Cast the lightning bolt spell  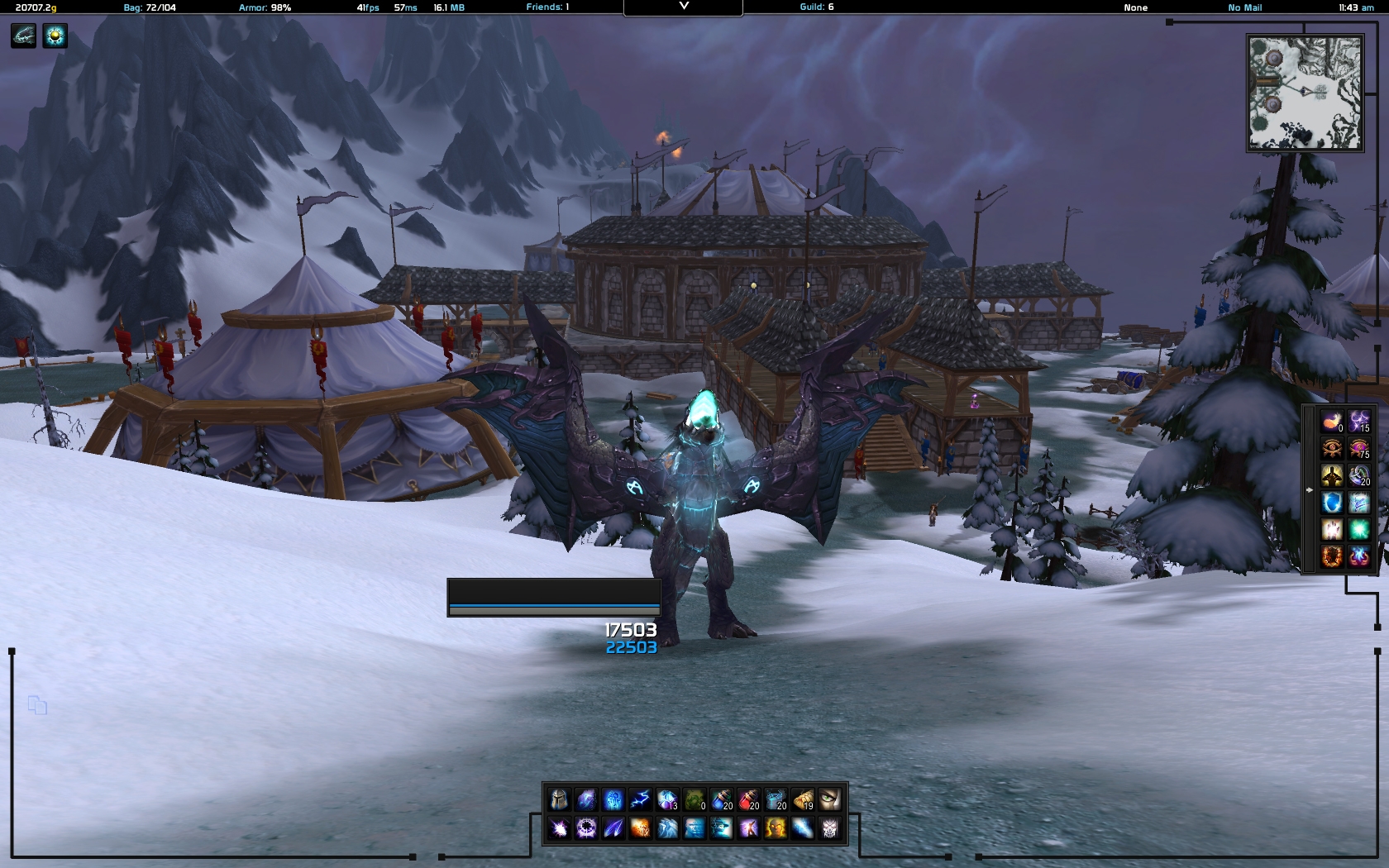click(640, 799)
